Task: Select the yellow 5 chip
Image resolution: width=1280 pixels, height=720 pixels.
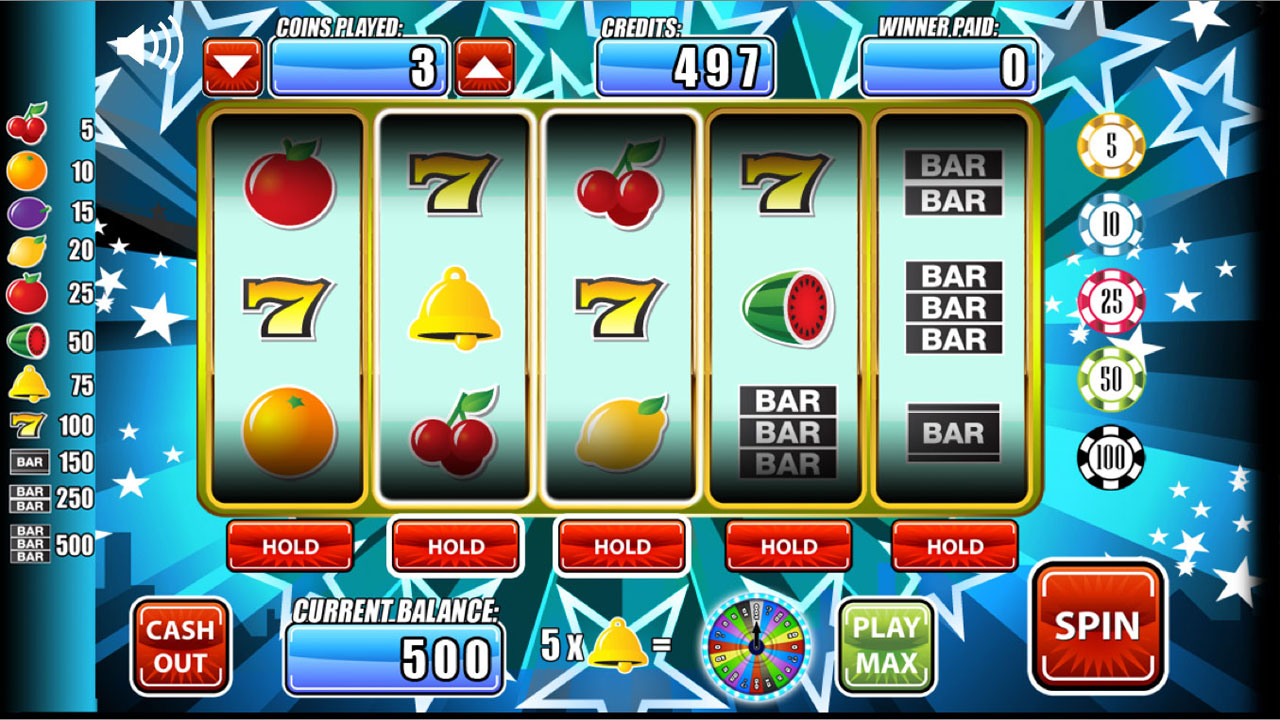Action: (x=1111, y=146)
